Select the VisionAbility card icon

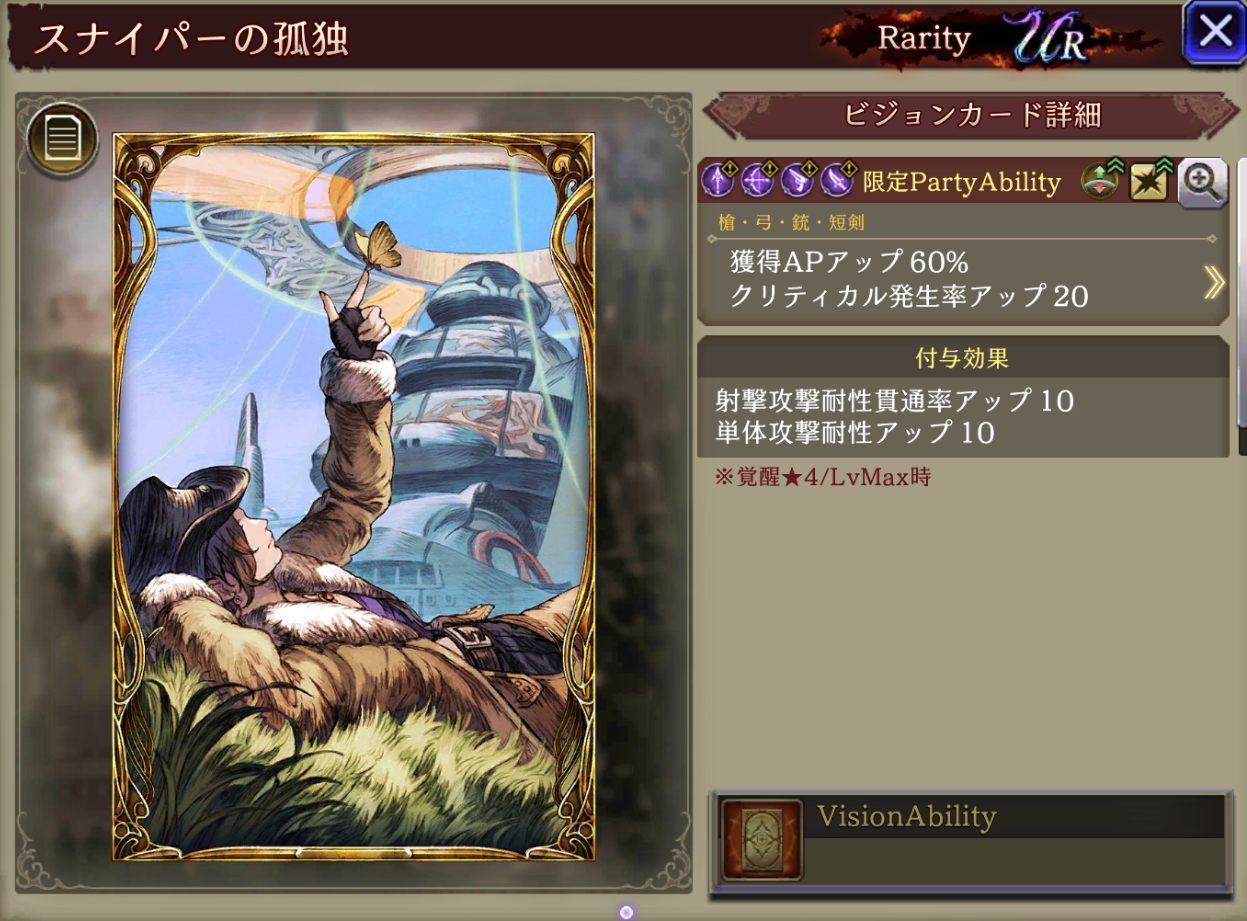[x=762, y=839]
